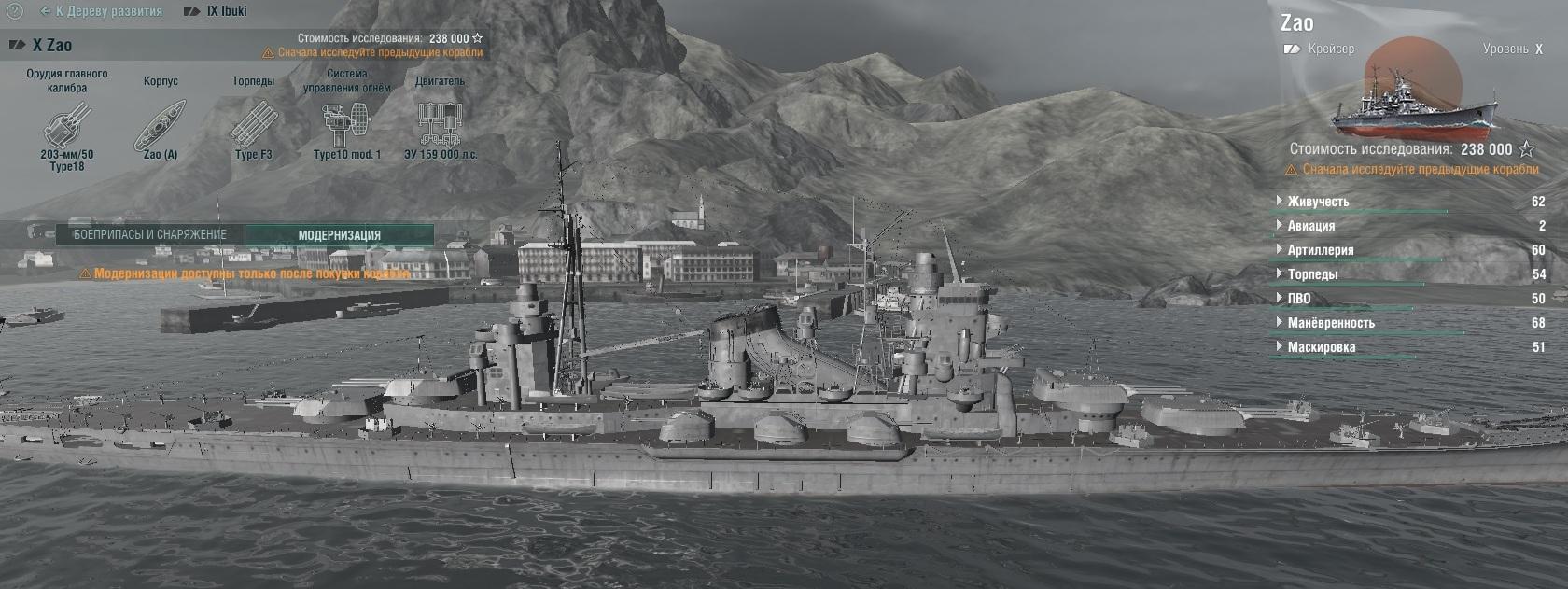The width and height of the screenshot is (1568, 589).
Task: Expand the ПВО stat row
Action: pyautogui.click(x=1298, y=299)
